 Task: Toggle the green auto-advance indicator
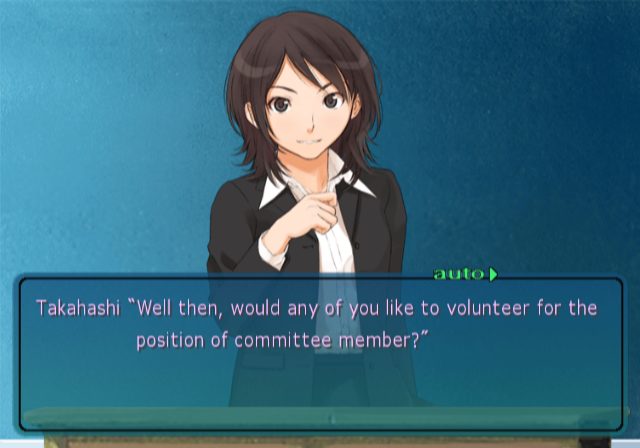click(x=464, y=273)
